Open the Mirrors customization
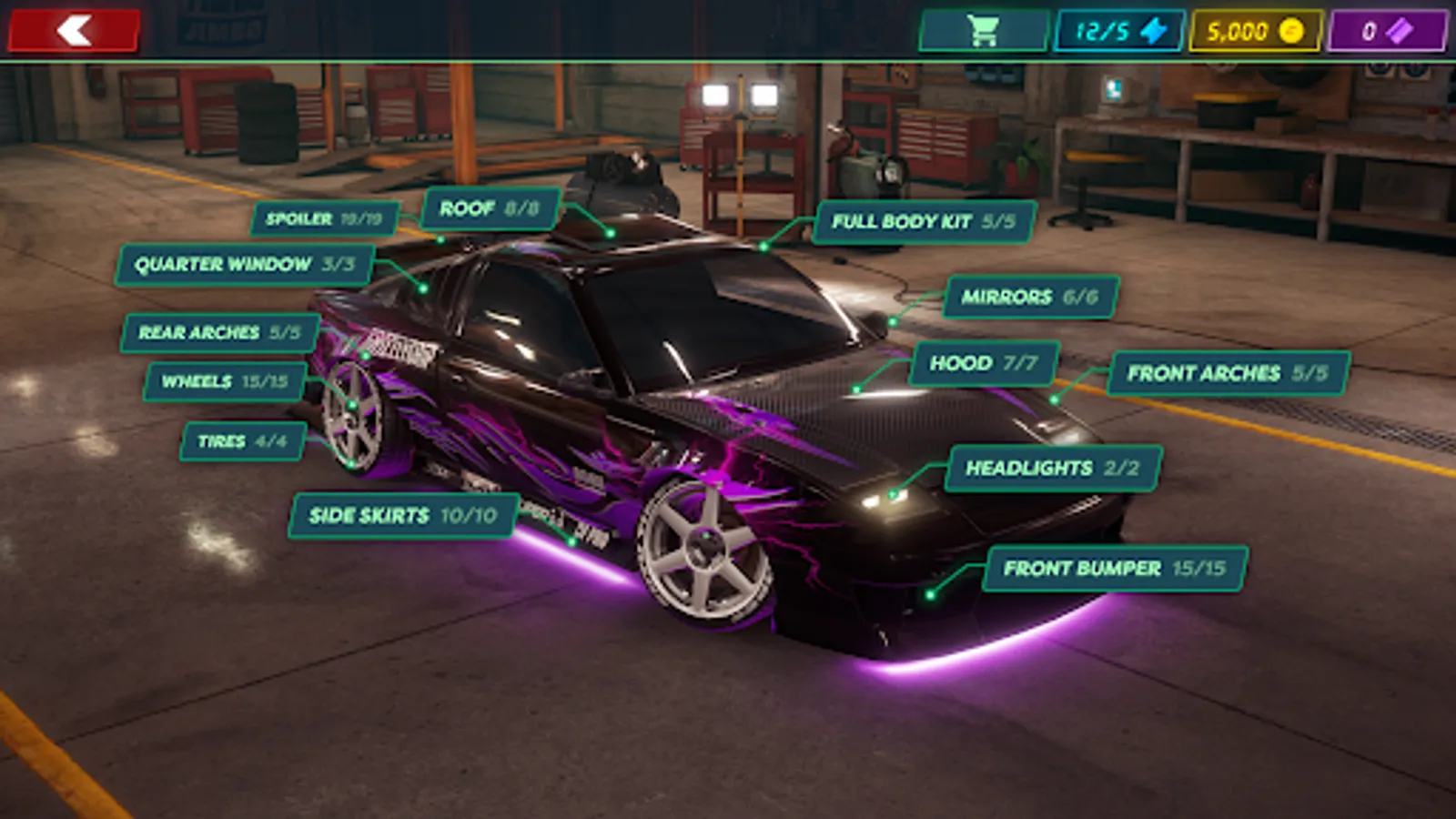Viewport: 1456px width, 819px height. point(1030,297)
